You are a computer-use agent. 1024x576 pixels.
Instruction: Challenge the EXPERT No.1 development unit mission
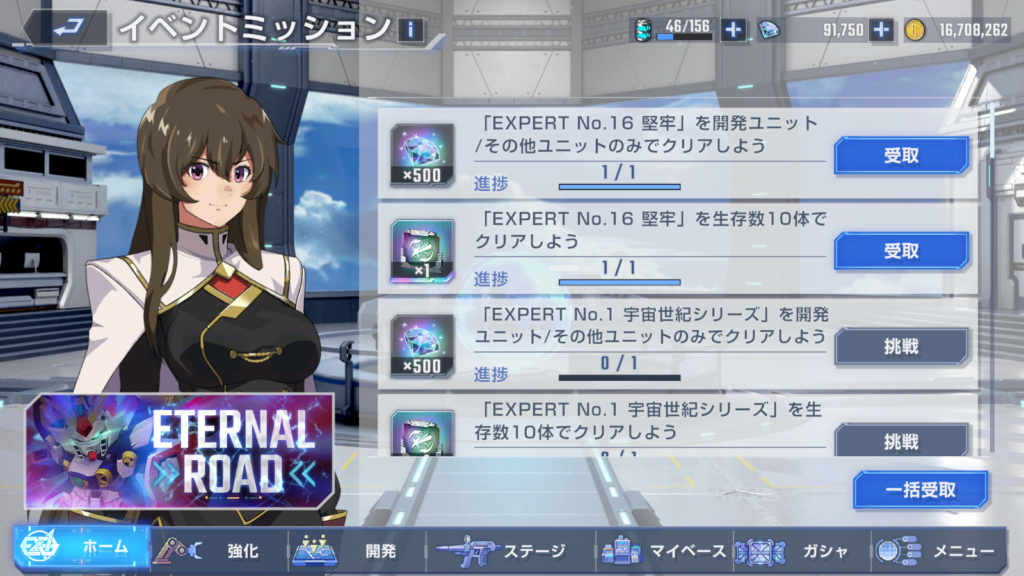901,346
